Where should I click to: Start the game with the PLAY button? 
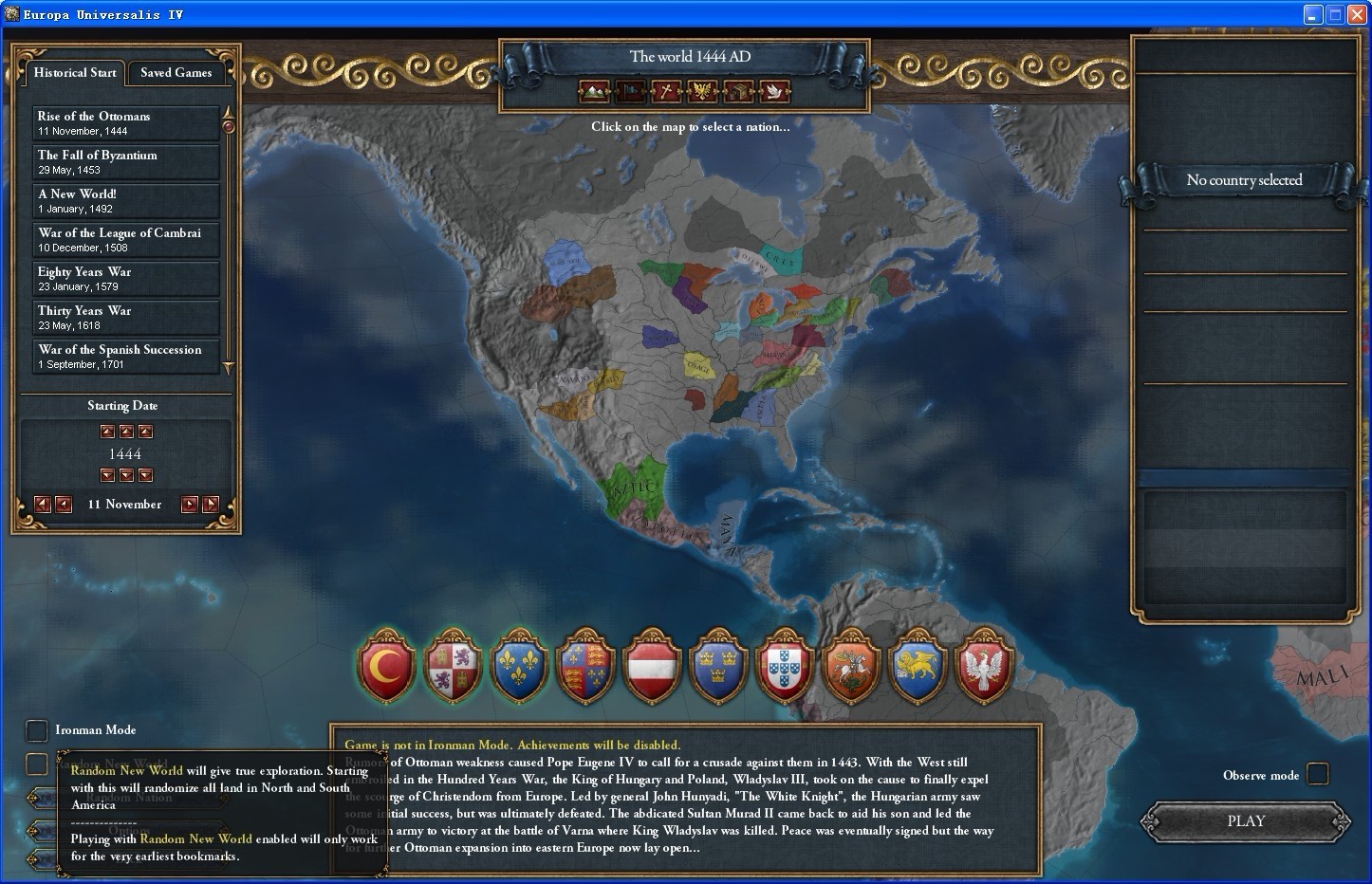click(1245, 821)
